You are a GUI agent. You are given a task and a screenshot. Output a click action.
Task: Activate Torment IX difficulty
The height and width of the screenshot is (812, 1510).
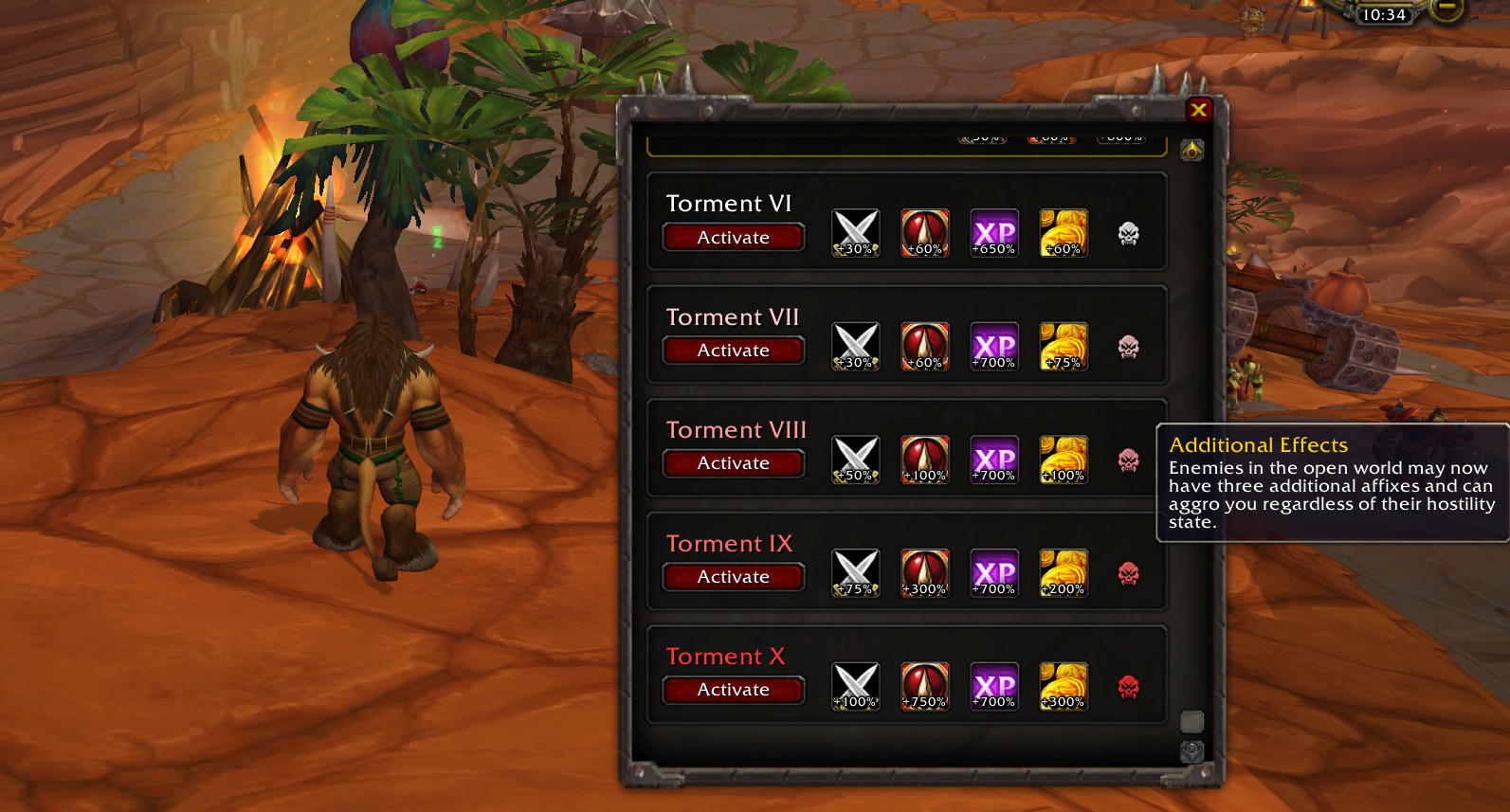(733, 577)
